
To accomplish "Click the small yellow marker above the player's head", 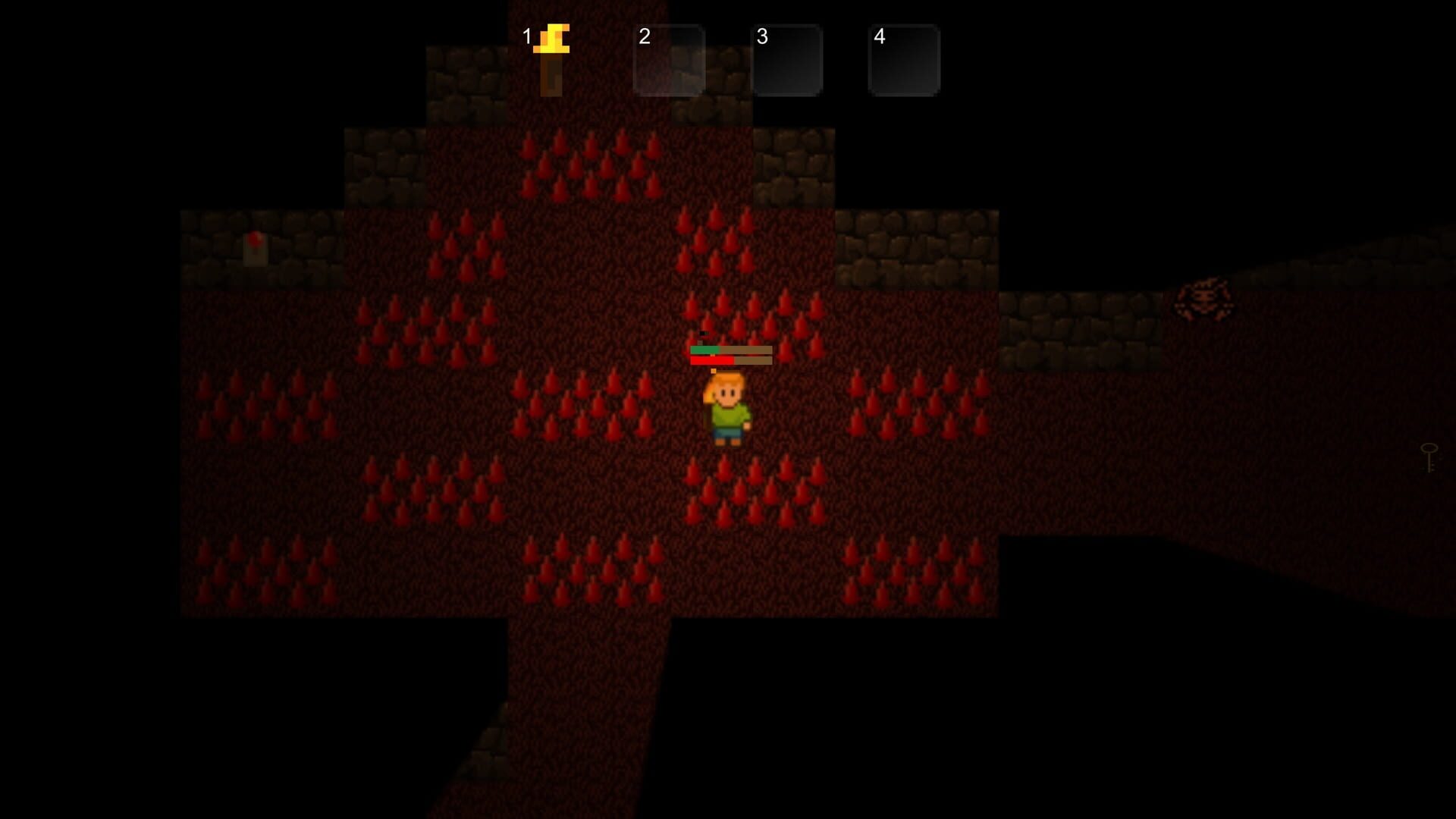I will pos(714,371).
